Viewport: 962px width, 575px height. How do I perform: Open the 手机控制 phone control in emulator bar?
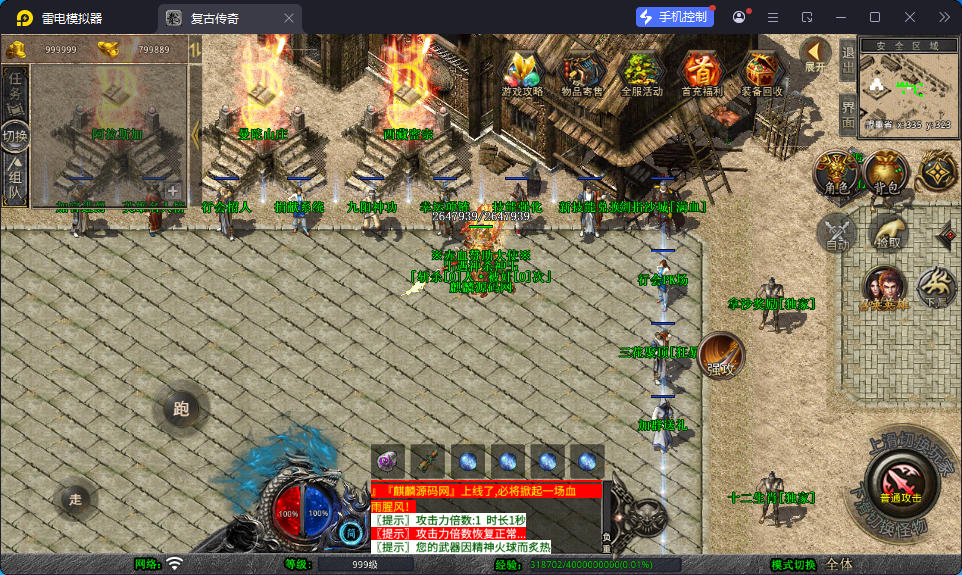click(x=673, y=17)
